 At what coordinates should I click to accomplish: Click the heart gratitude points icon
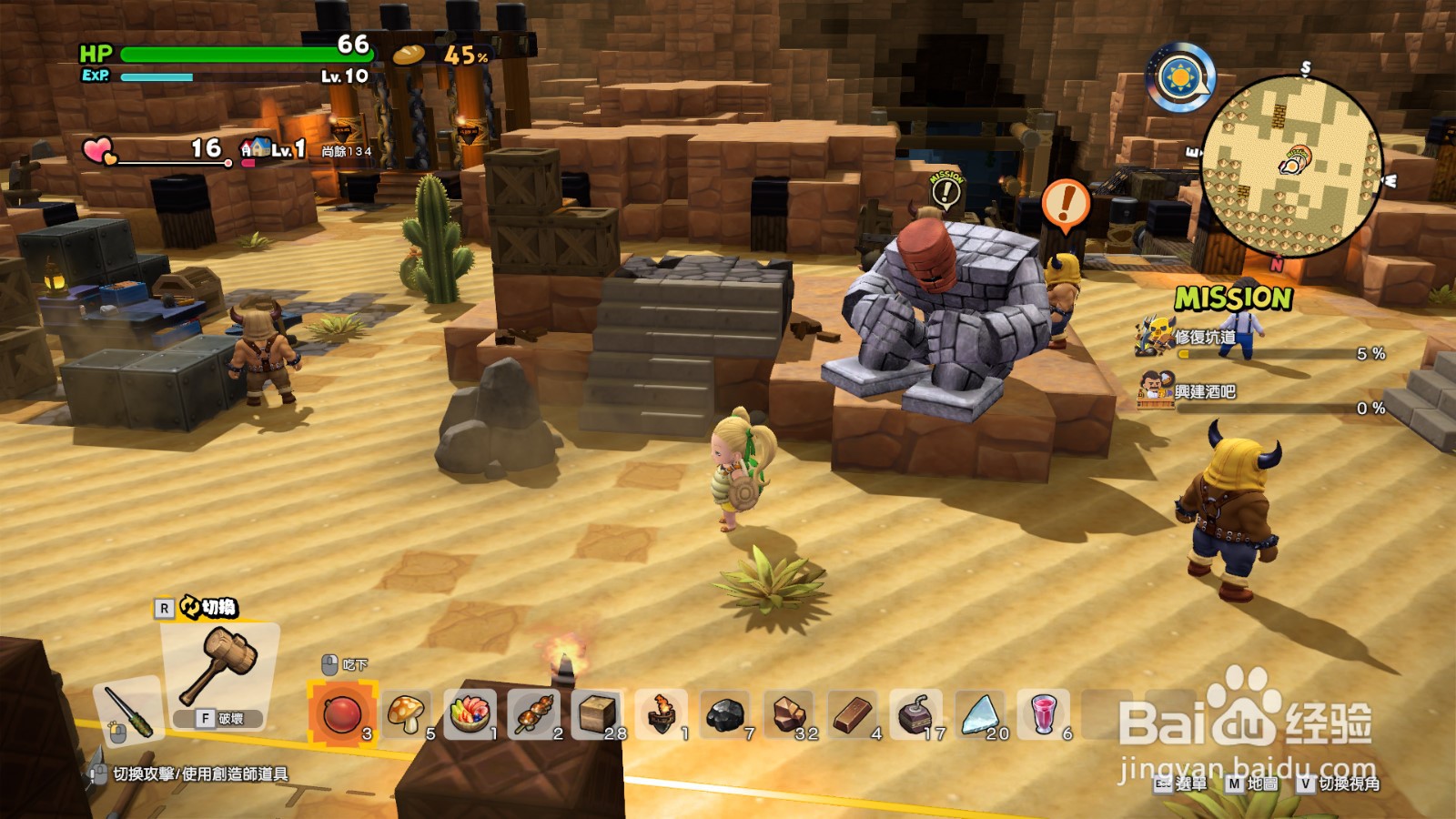coord(98,150)
